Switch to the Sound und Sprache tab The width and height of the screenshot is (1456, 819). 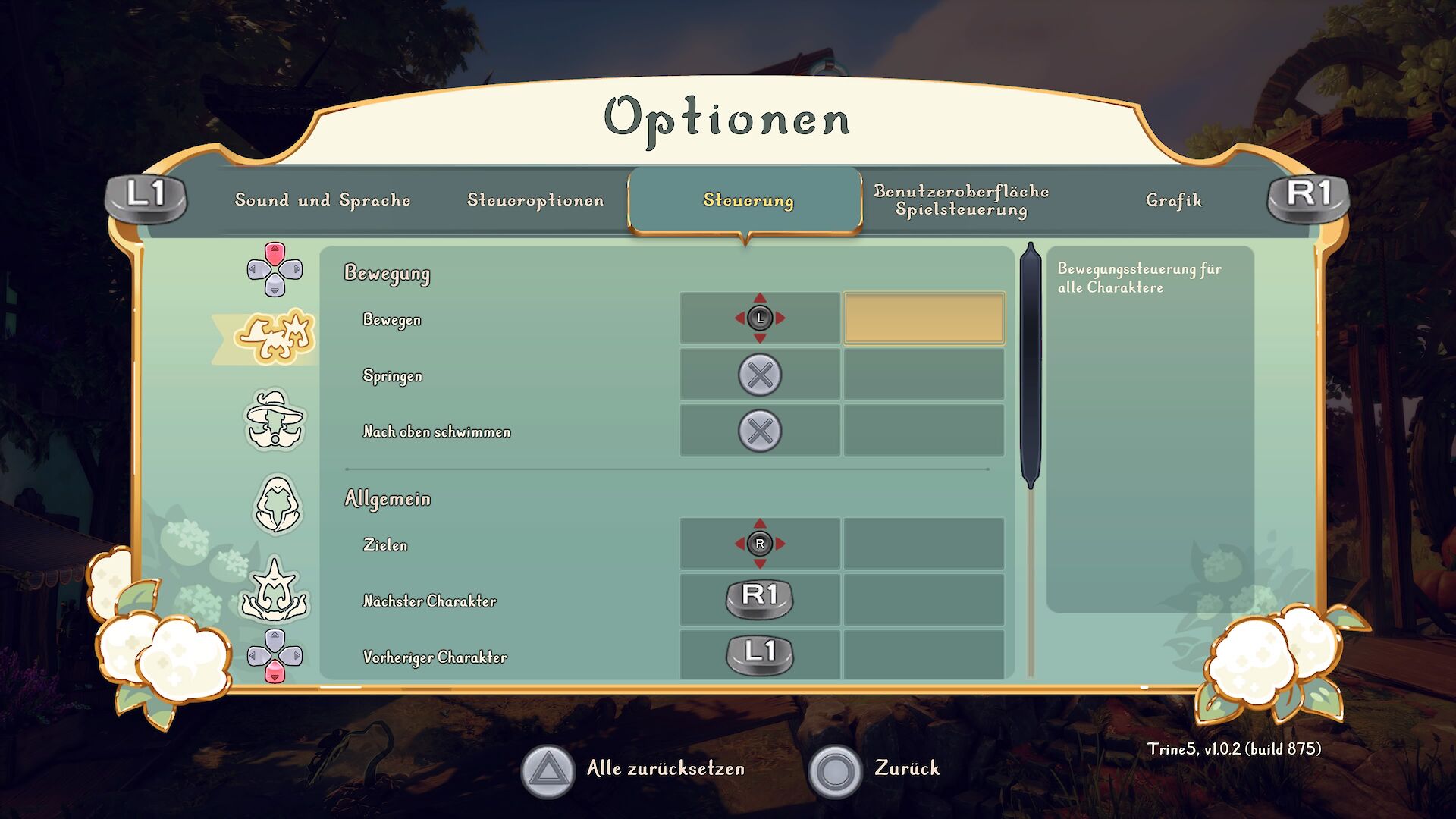tap(322, 200)
